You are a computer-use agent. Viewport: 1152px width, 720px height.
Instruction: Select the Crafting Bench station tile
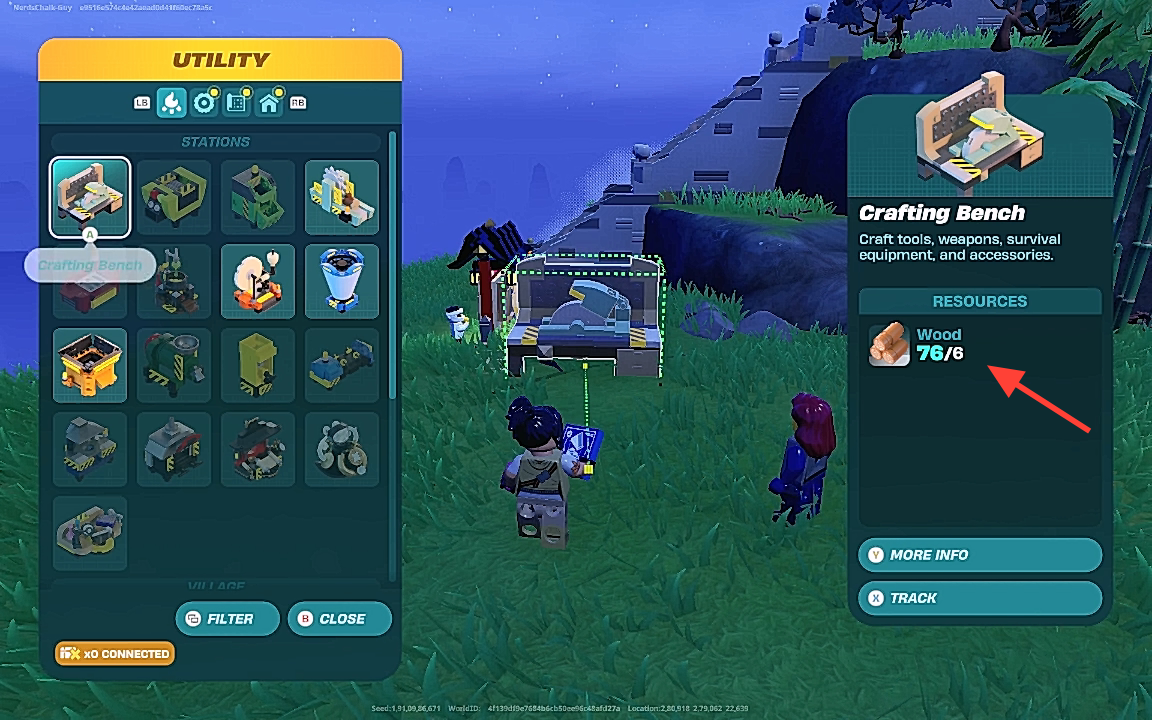(x=90, y=197)
